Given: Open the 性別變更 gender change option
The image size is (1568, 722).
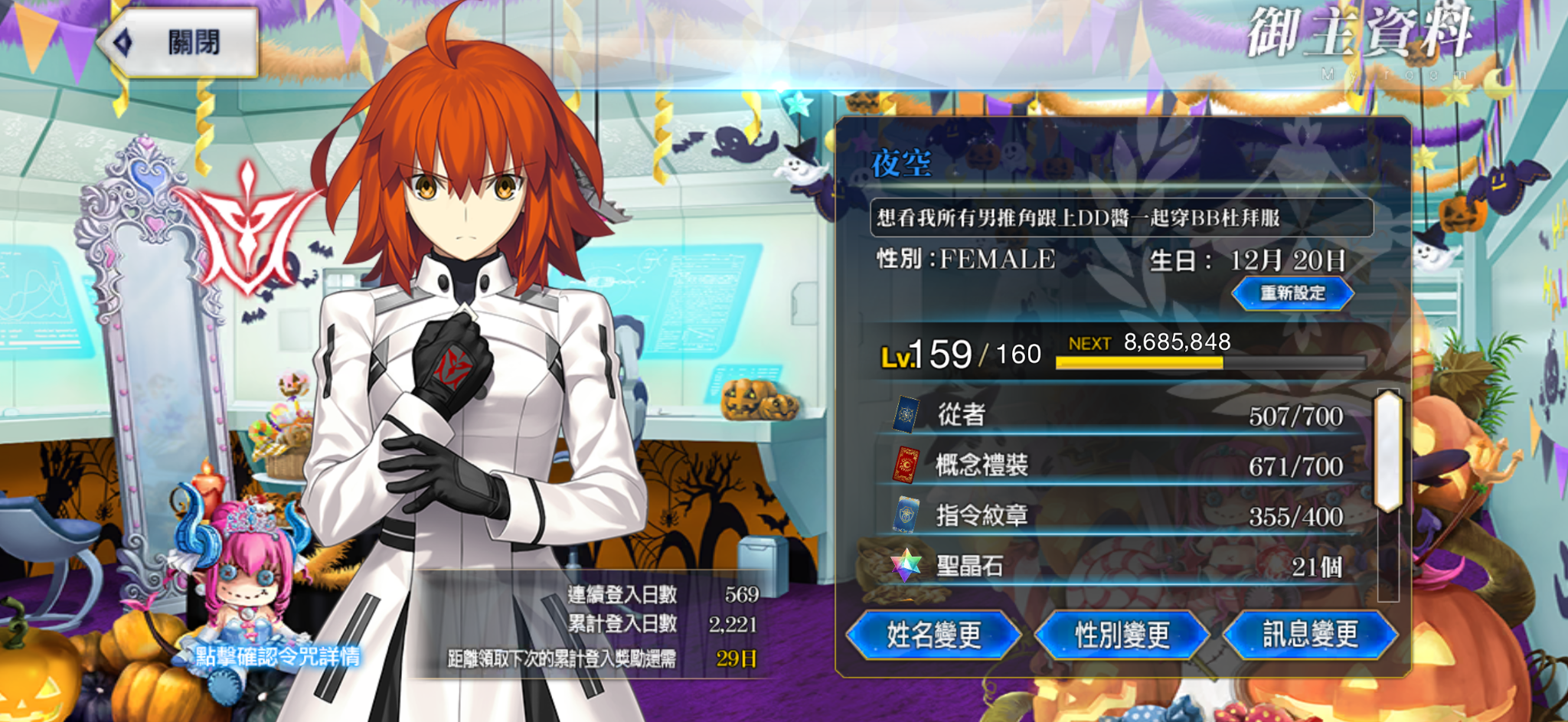Looking at the screenshot, I should click(1122, 635).
